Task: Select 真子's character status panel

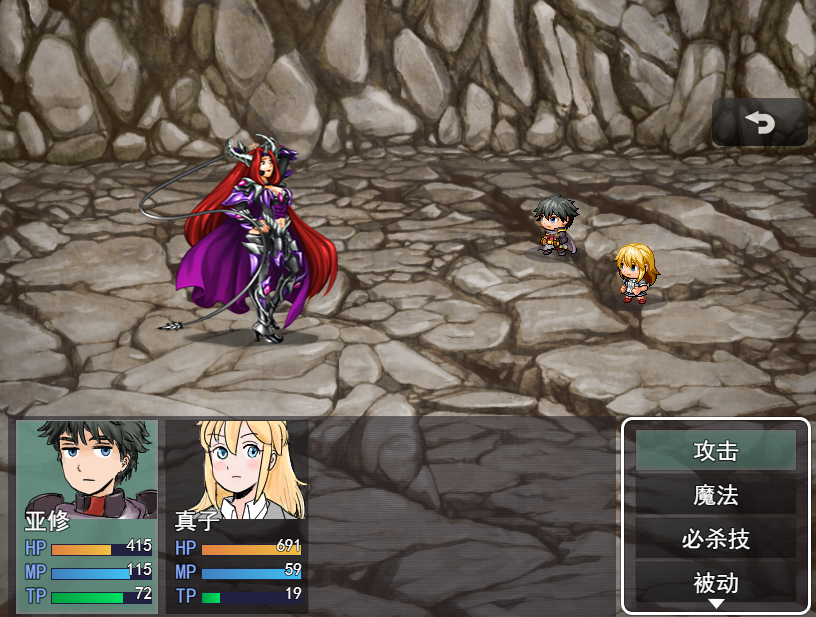Action: pos(237,515)
